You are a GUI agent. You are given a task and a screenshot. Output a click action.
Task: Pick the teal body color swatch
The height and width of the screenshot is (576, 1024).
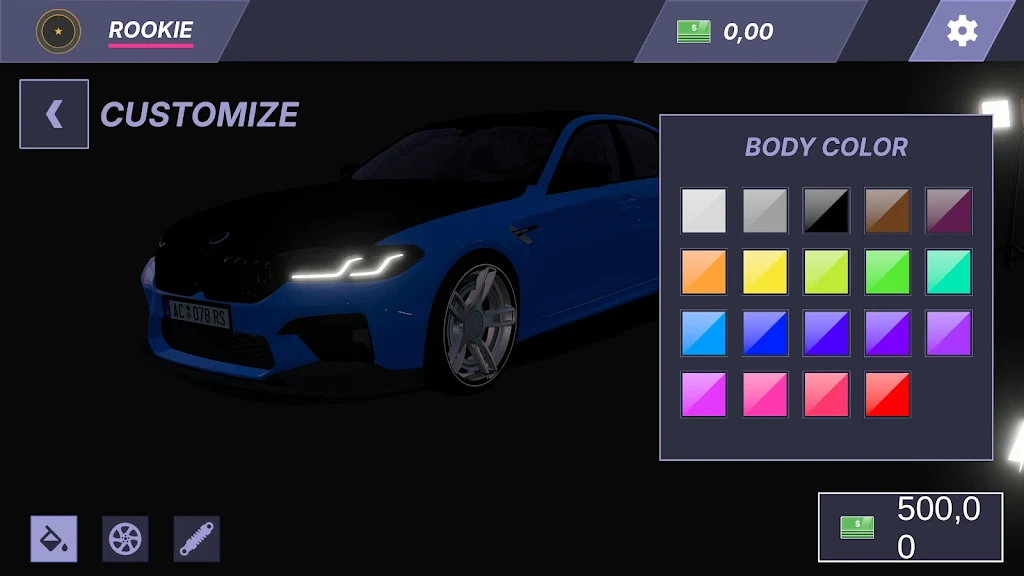click(x=948, y=272)
